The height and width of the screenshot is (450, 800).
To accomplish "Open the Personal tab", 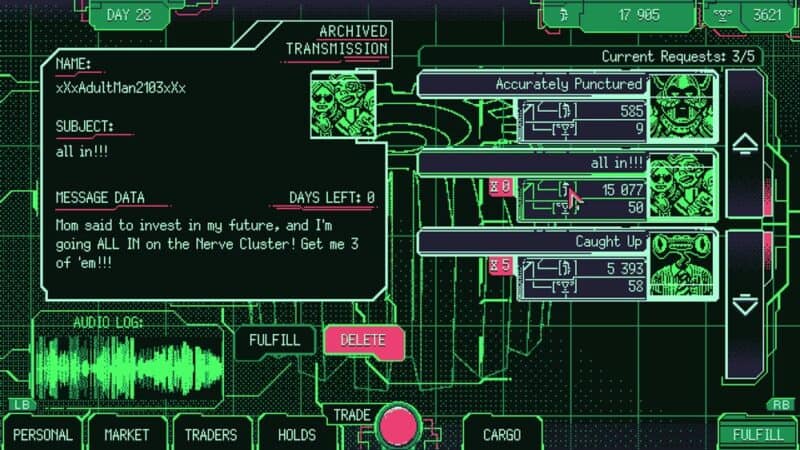I will [x=42, y=435].
